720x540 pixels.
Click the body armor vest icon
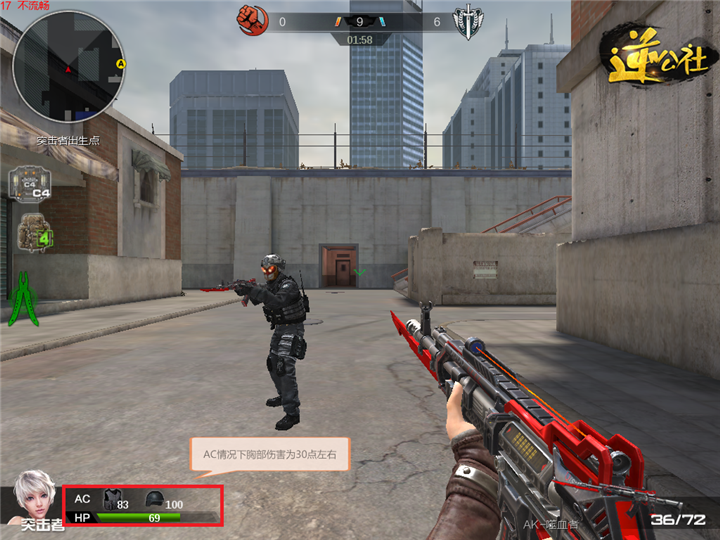[x=109, y=500]
